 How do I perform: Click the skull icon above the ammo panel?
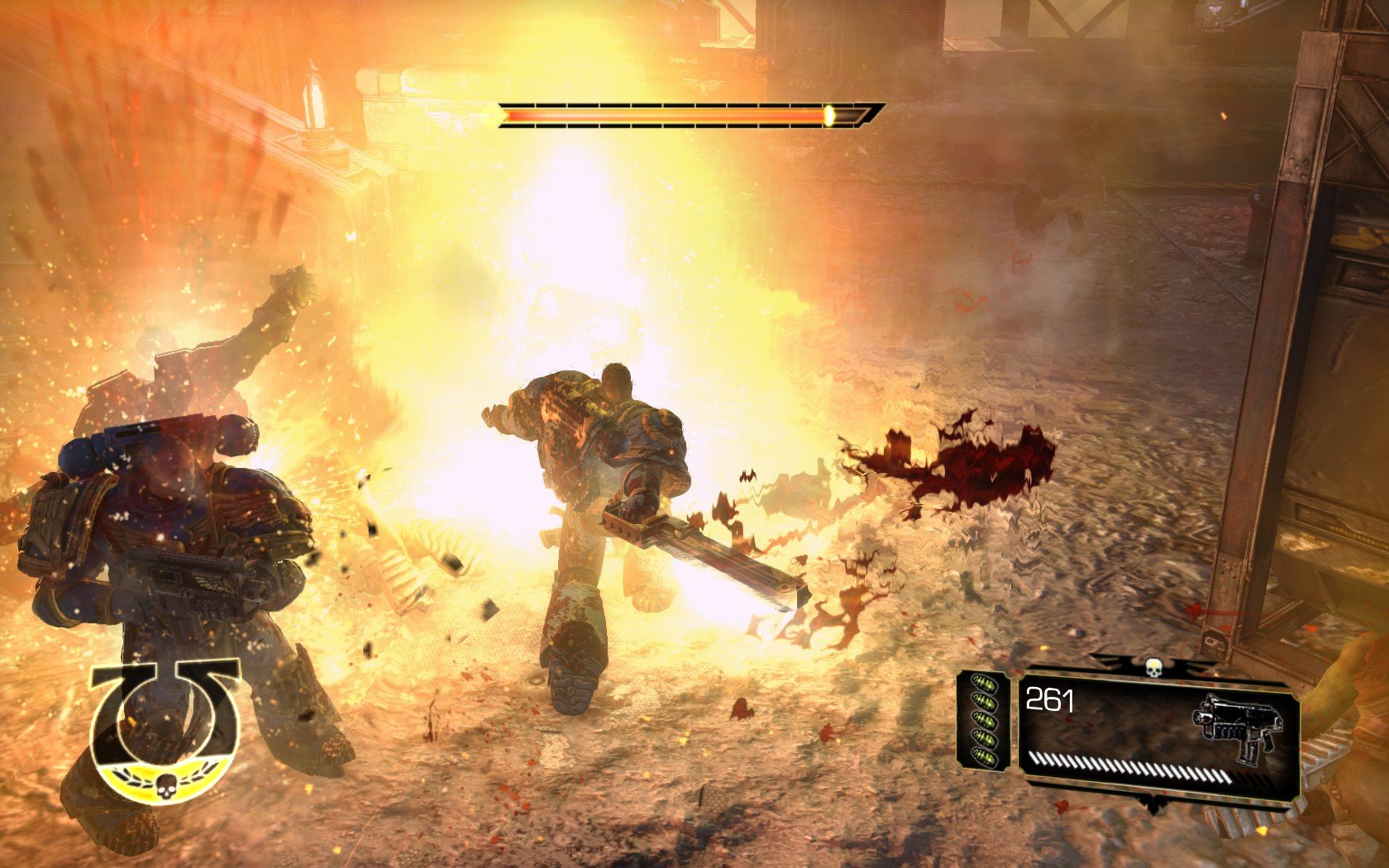tap(1154, 667)
